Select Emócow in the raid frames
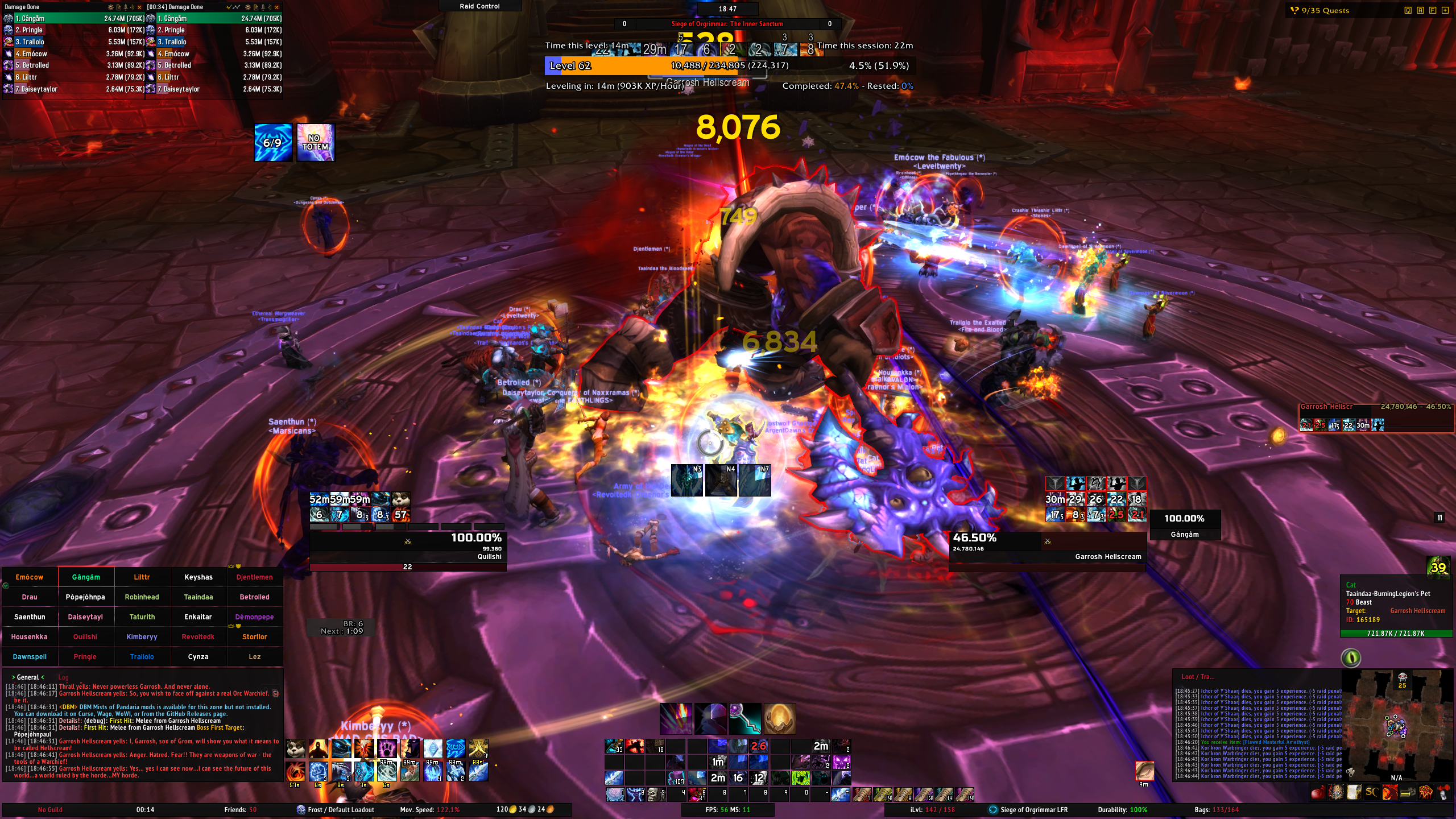Image resolution: width=1456 pixels, height=819 pixels. (x=30, y=577)
